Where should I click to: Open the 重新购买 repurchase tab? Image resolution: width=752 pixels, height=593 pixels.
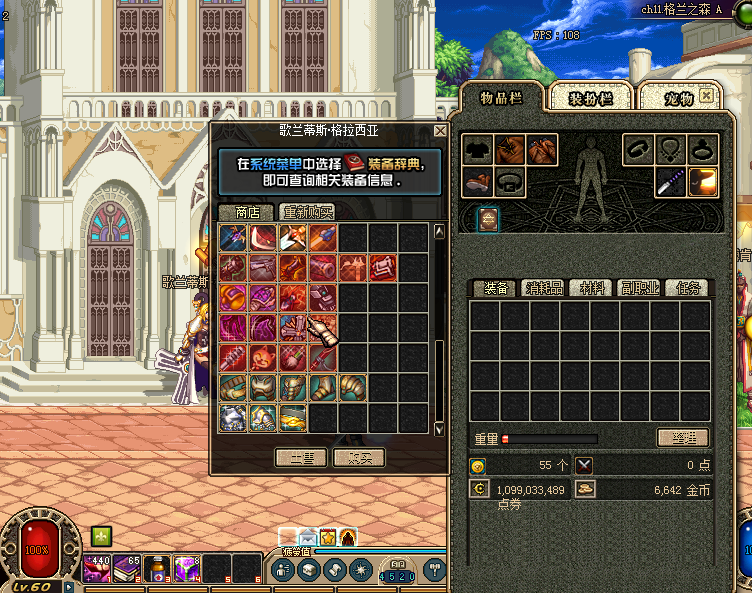307,212
